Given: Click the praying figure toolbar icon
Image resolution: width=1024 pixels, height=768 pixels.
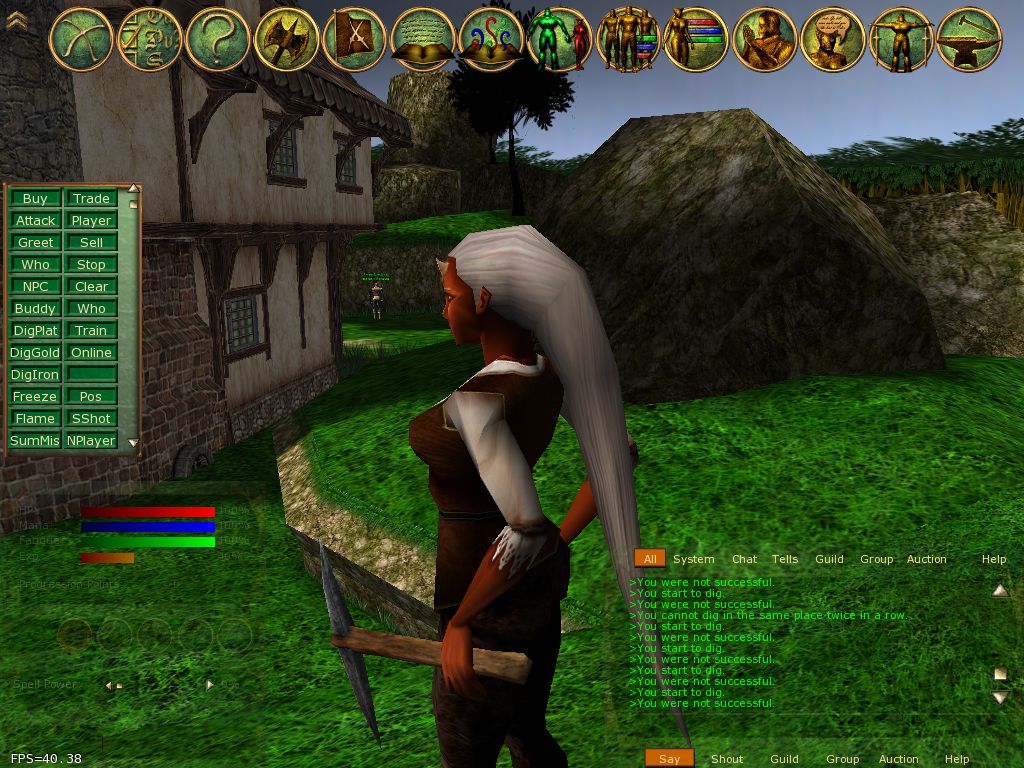Looking at the screenshot, I should [764, 38].
